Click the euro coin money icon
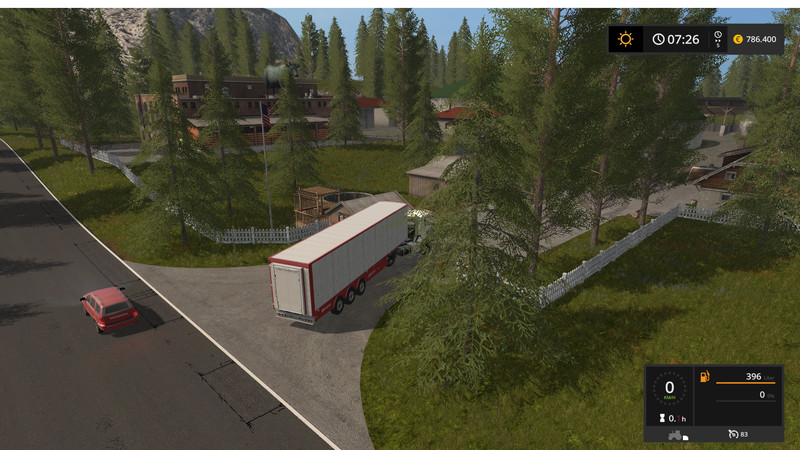Screen dimensions: 800x450 (737, 39)
